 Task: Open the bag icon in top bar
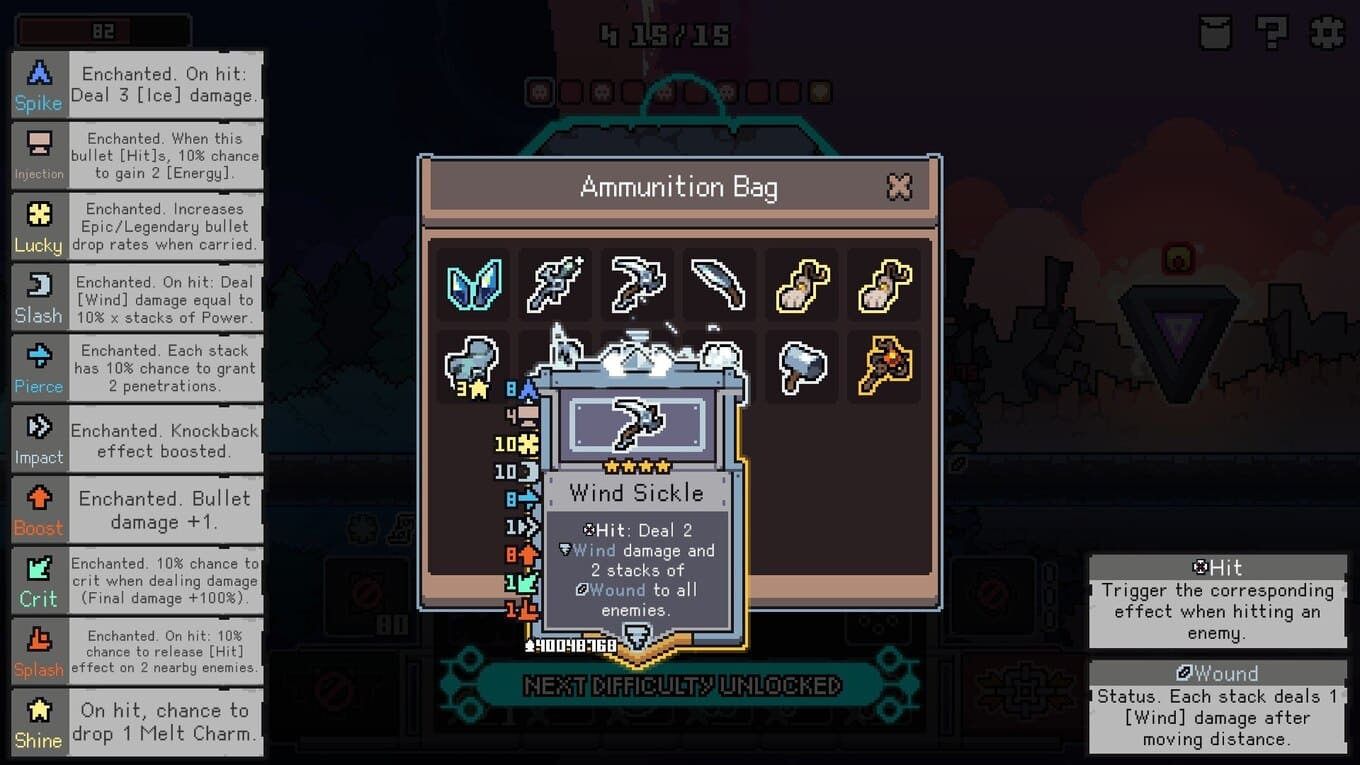(x=1215, y=32)
